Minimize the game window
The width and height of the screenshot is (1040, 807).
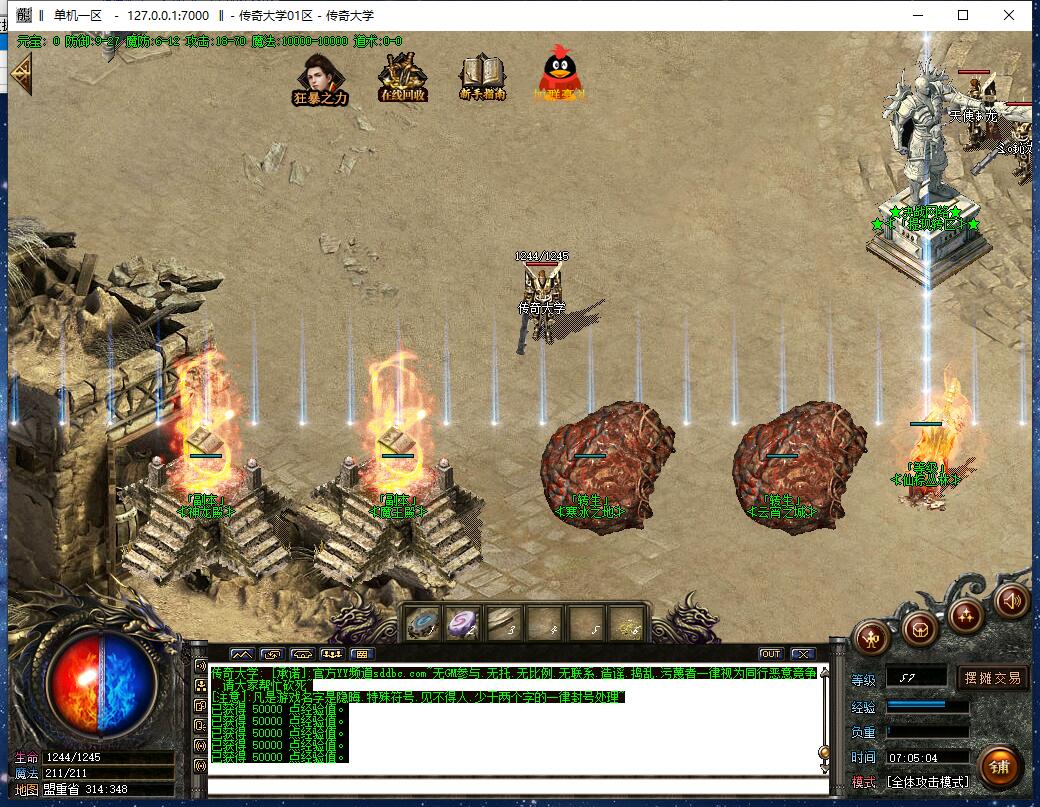917,15
